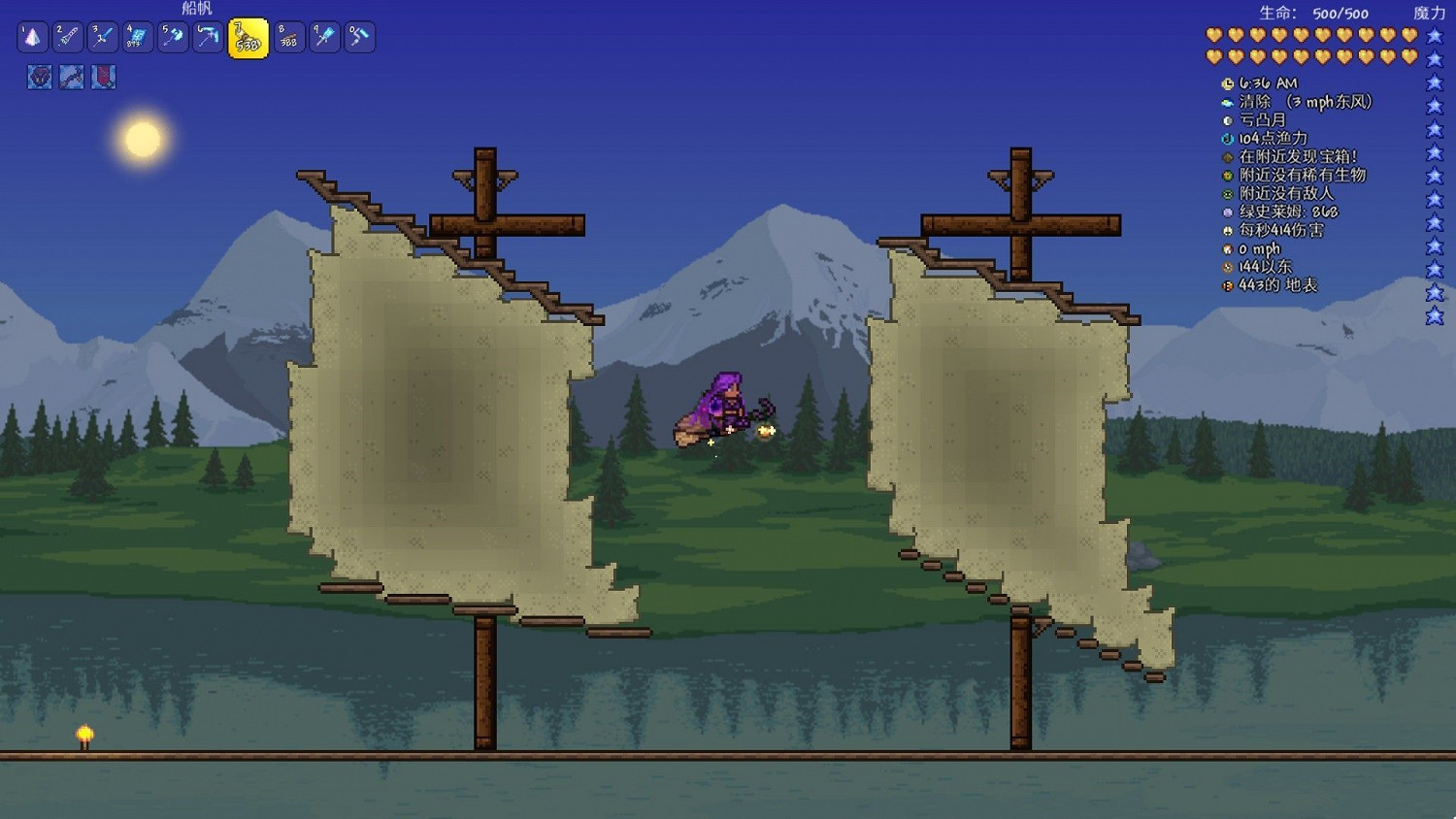
Task: Click the fishing power icon showing 104点渔力
Action: coord(1228,138)
